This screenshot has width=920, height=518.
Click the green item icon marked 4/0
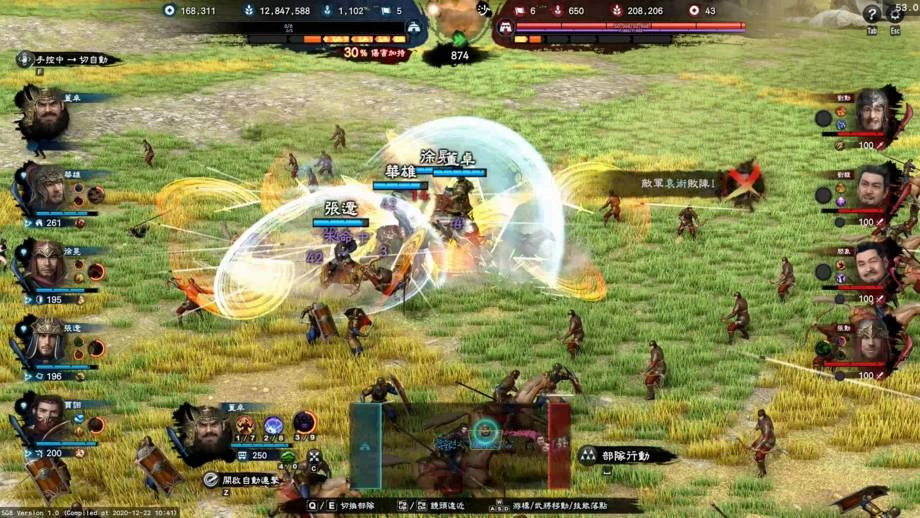[x=287, y=459]
